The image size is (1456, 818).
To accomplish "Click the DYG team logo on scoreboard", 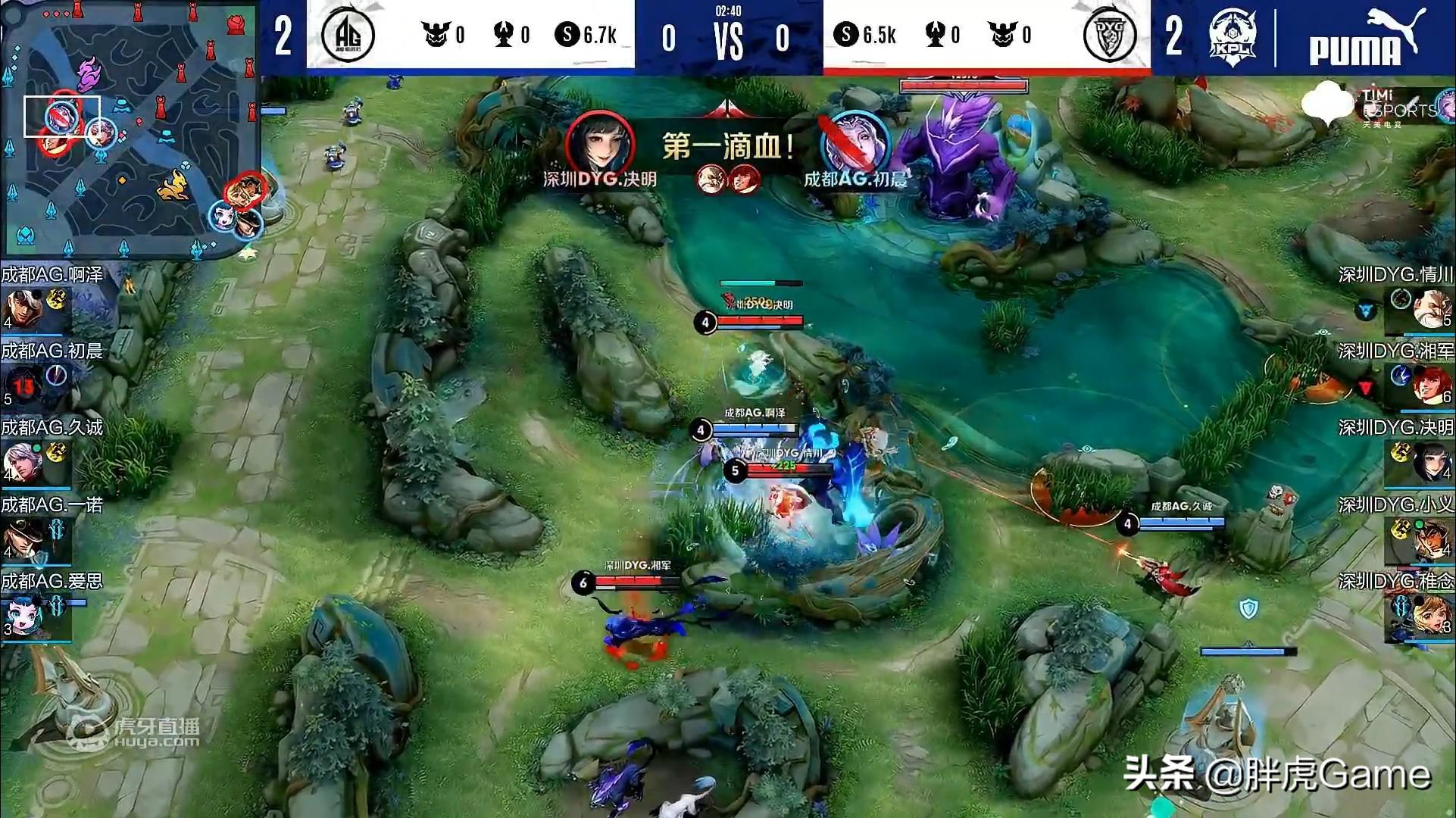I will tap(1109, 35).
